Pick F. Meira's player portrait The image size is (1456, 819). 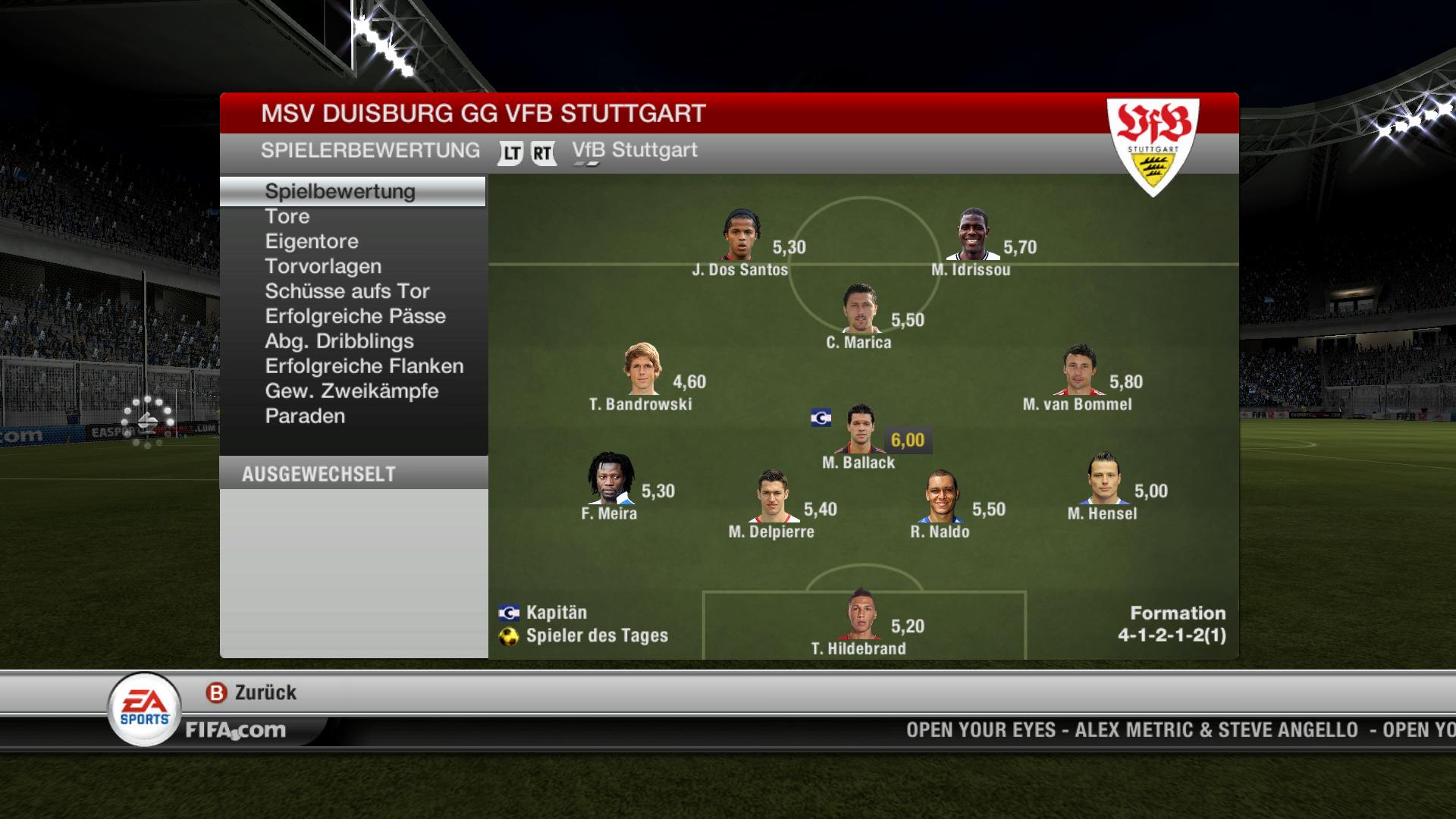coord(610,479)
